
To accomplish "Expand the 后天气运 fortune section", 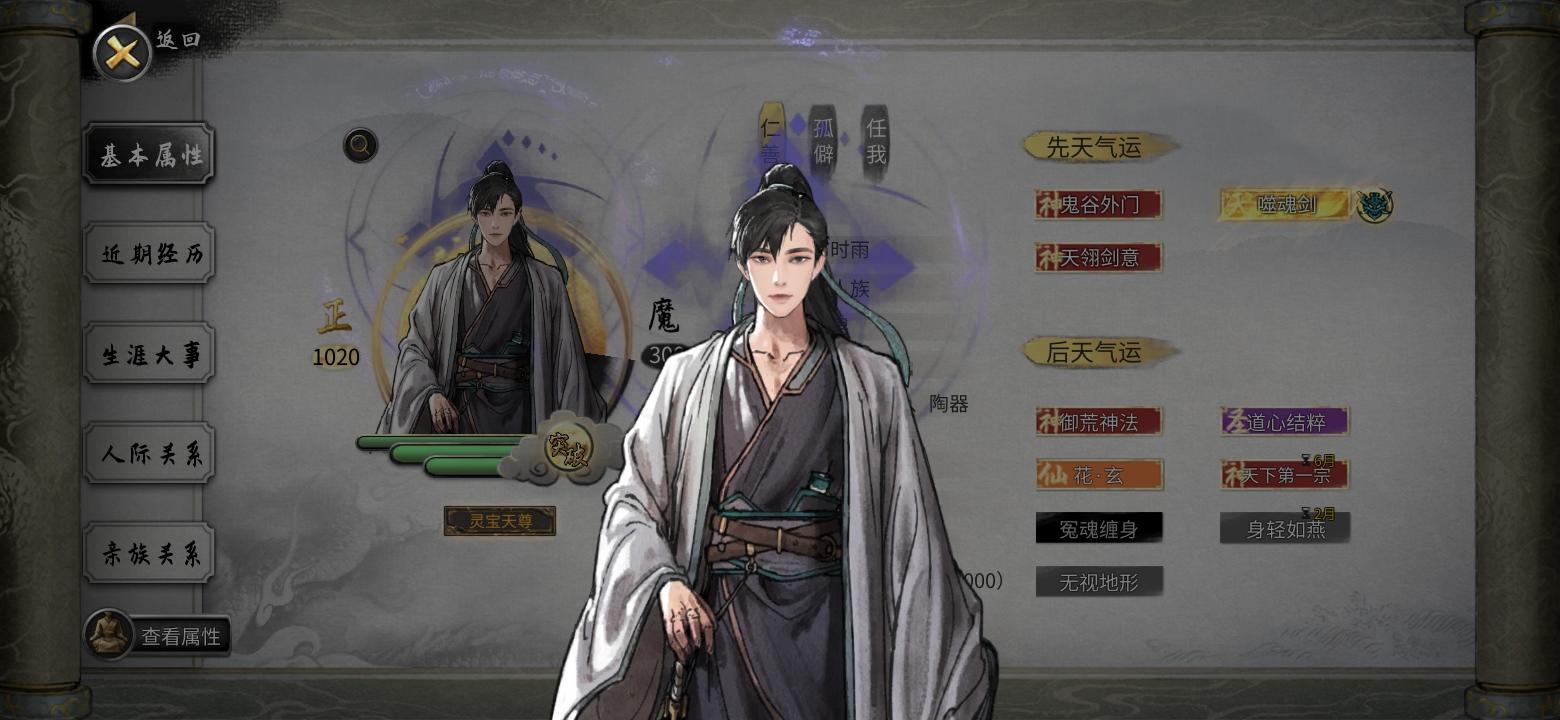I will click(x=1098, y=351).
